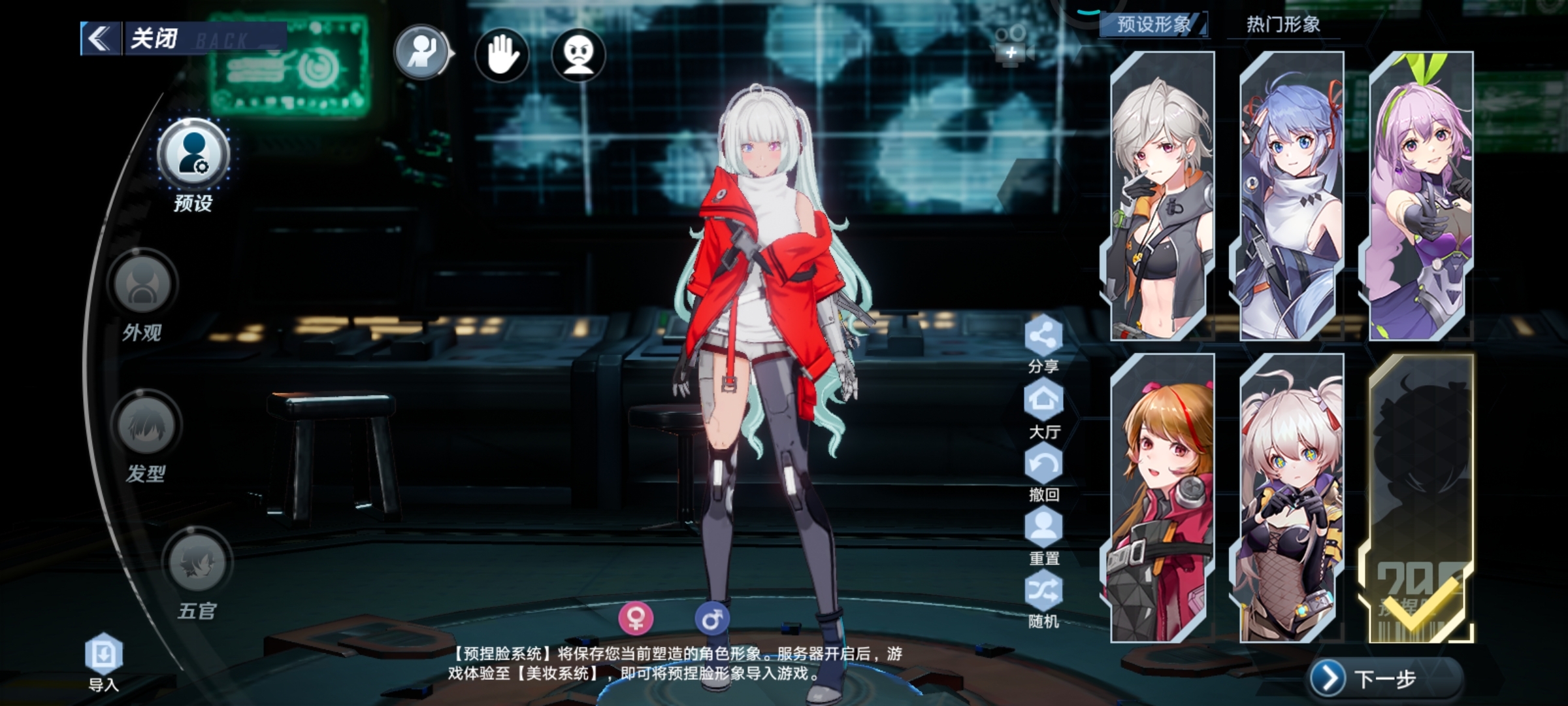
Task: Choose the gray-haired preset character card
Action: [1162, 196]
